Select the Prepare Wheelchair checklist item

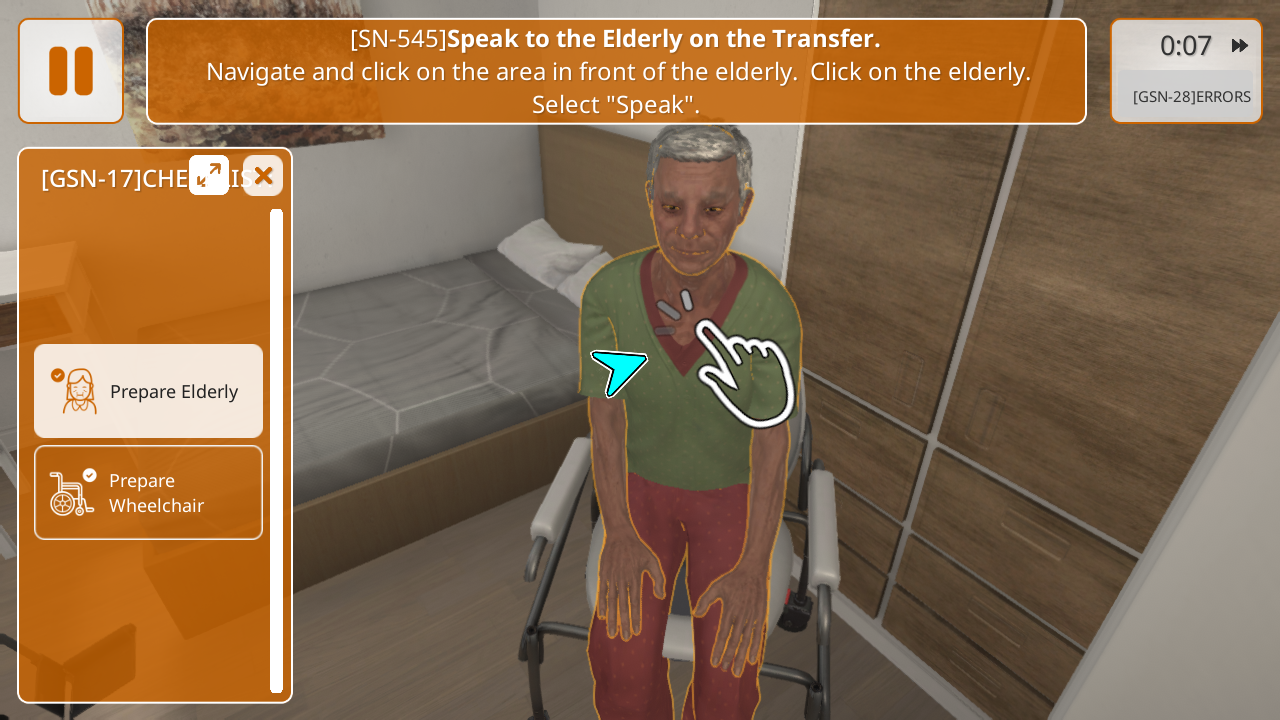[x=149, y=492]
